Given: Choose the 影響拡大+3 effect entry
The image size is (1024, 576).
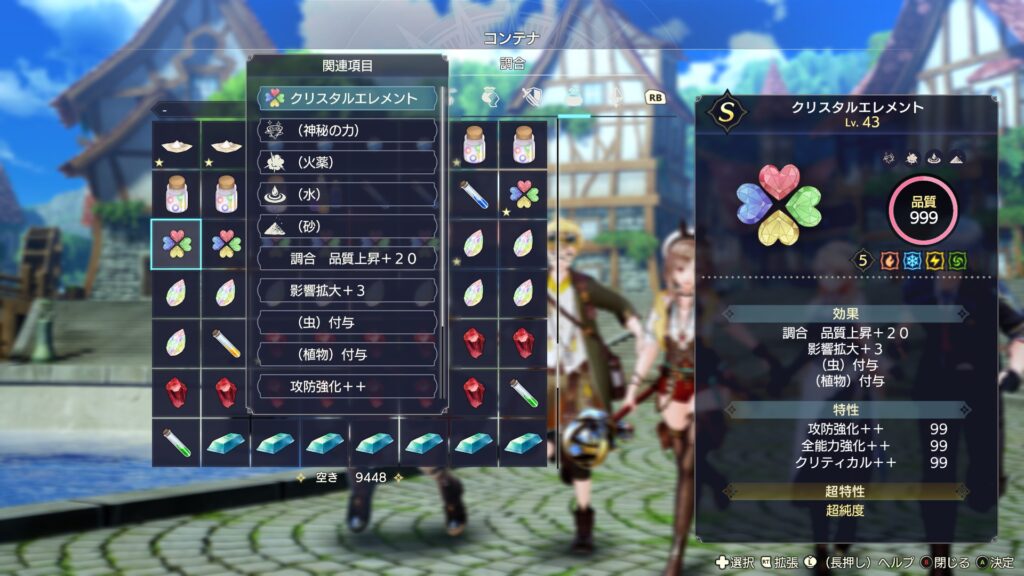Looking at the screenshot, I should coord(347,290).
